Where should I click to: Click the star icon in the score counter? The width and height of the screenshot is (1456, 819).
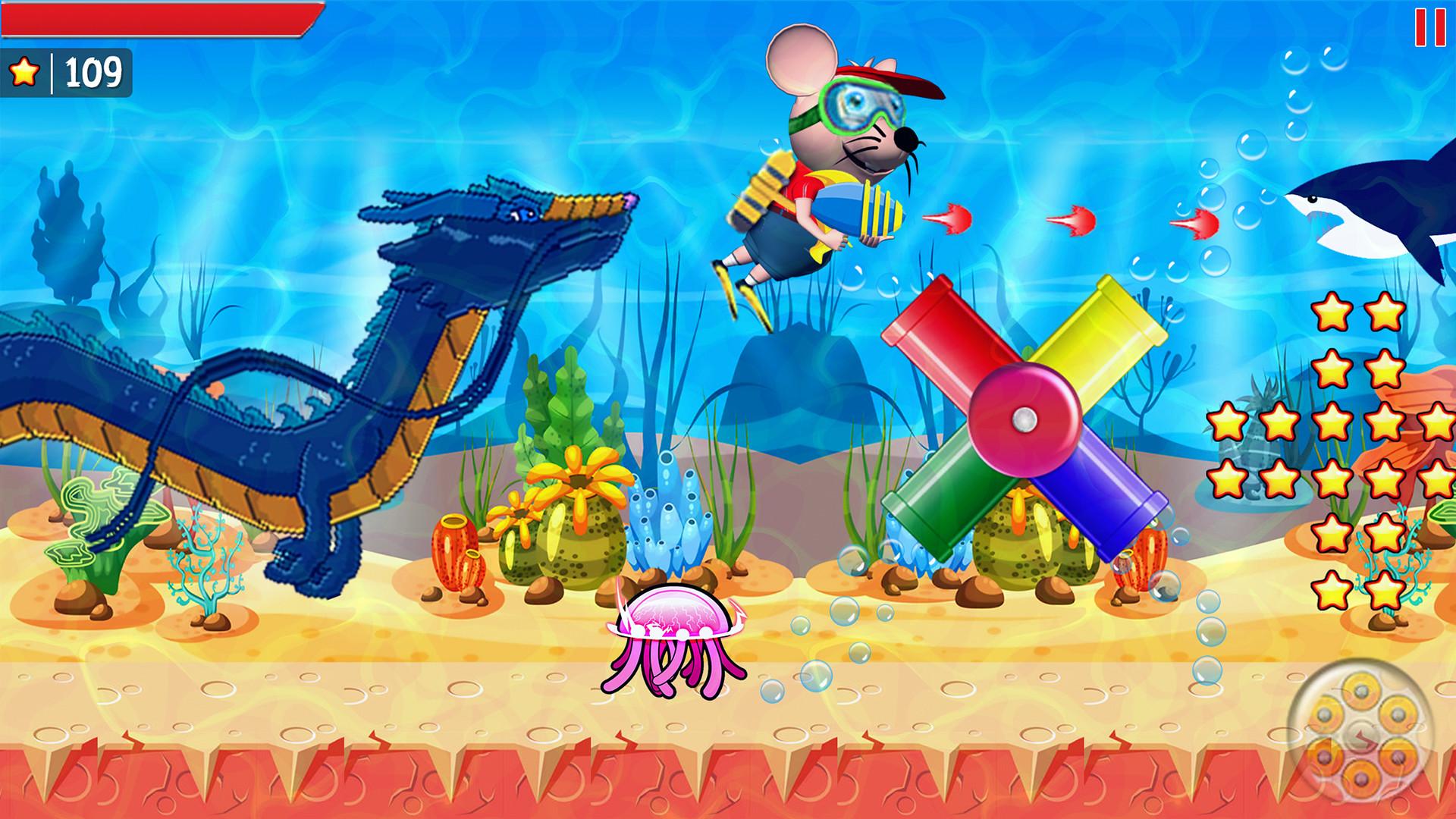coord(25,74)
